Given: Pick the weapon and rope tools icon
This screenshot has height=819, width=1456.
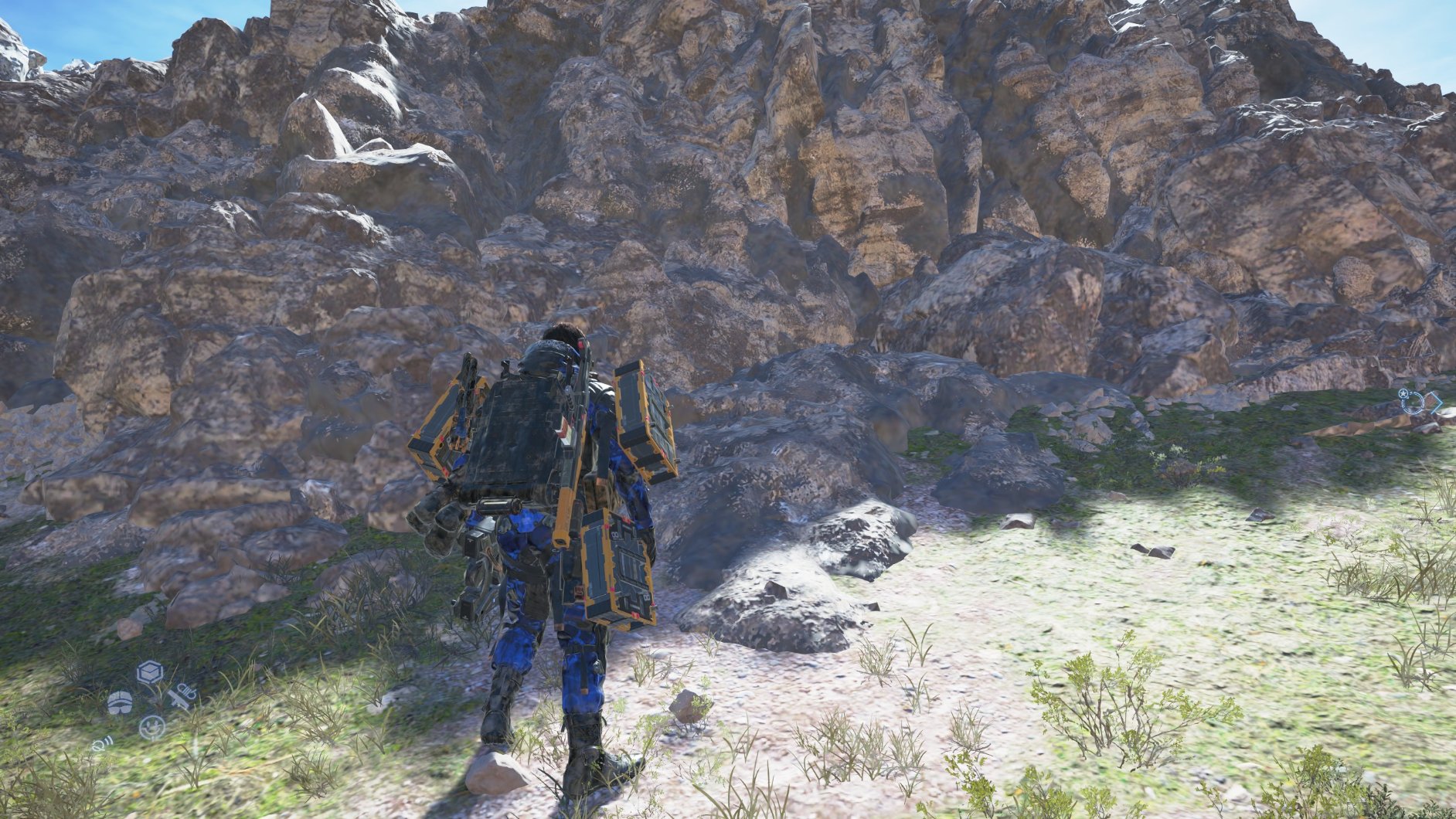Looking at the screenshot, I should (x=182, y=696).
